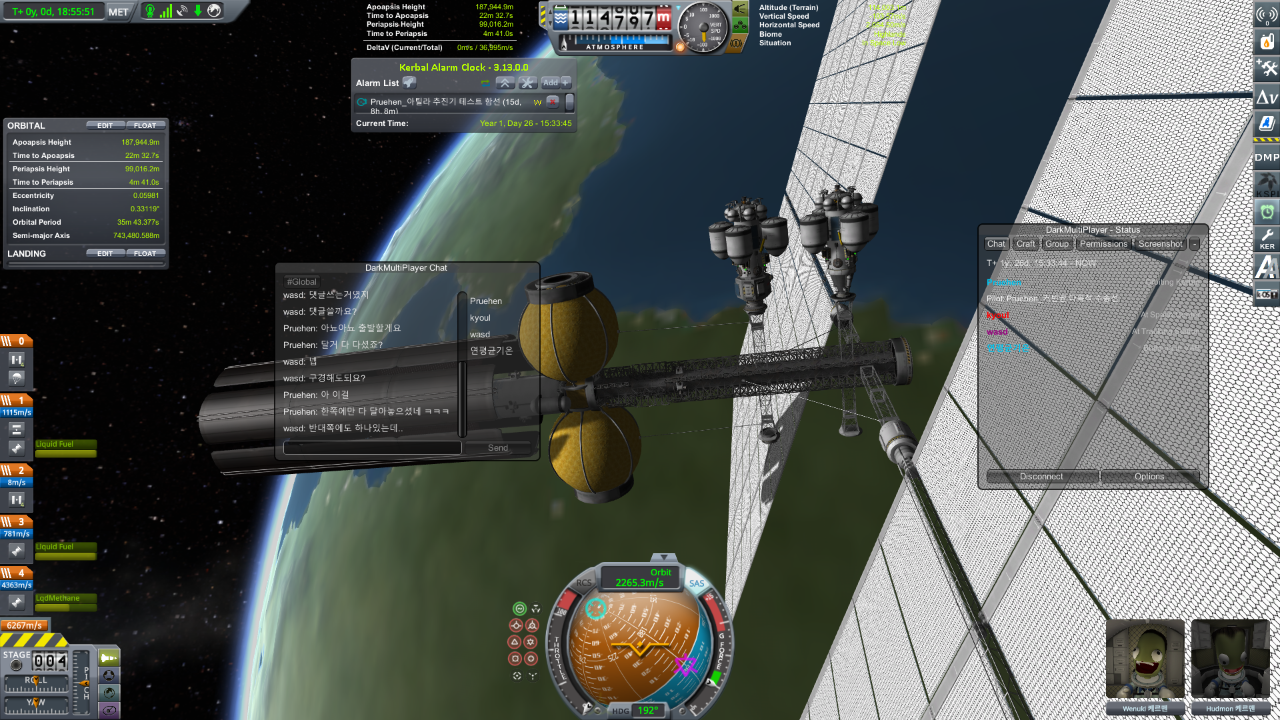Image resolution: width=1280 pixels, height=720 pixels.
Task: Open DarkMultiPlayer Options
Action: click(x=1149, y=476)
